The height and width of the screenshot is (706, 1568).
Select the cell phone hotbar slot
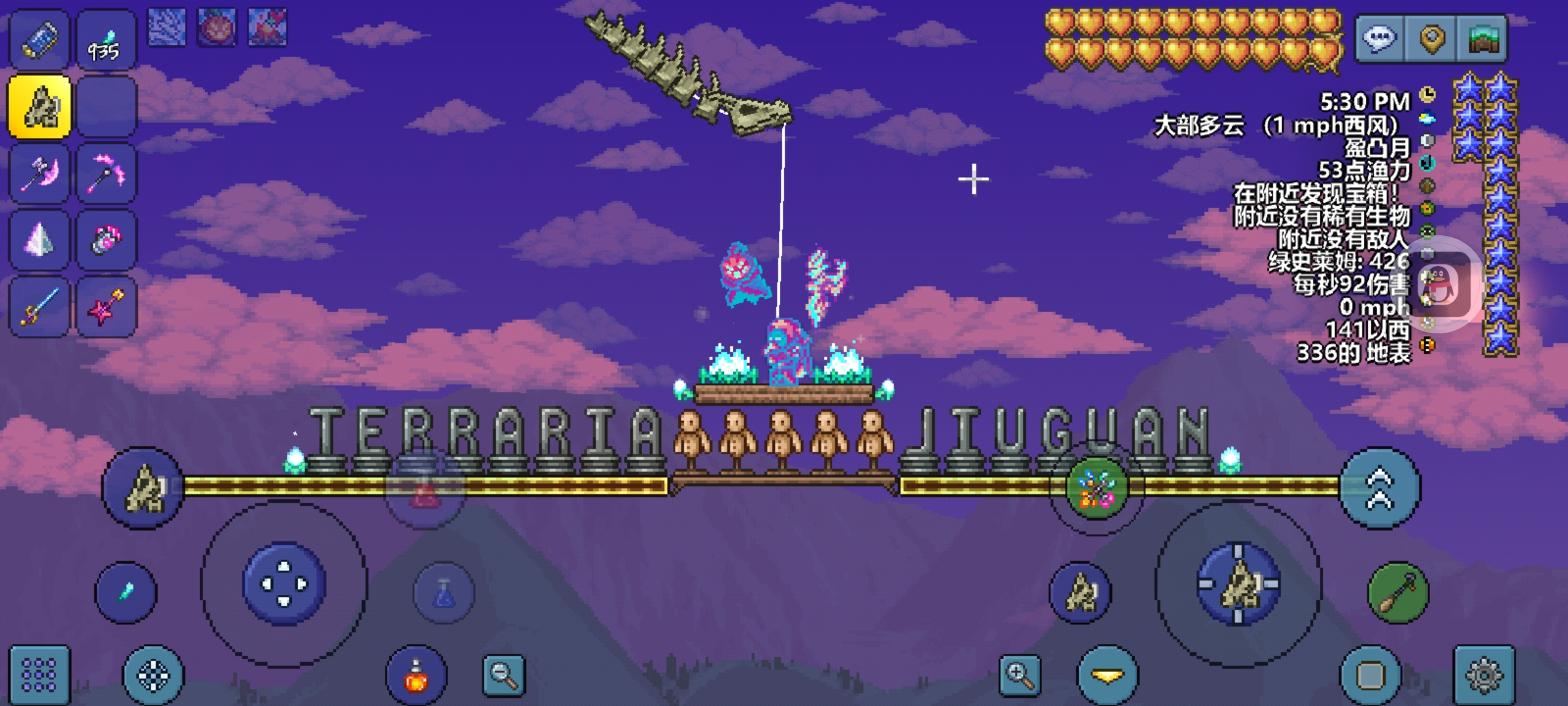click(39, 40)
